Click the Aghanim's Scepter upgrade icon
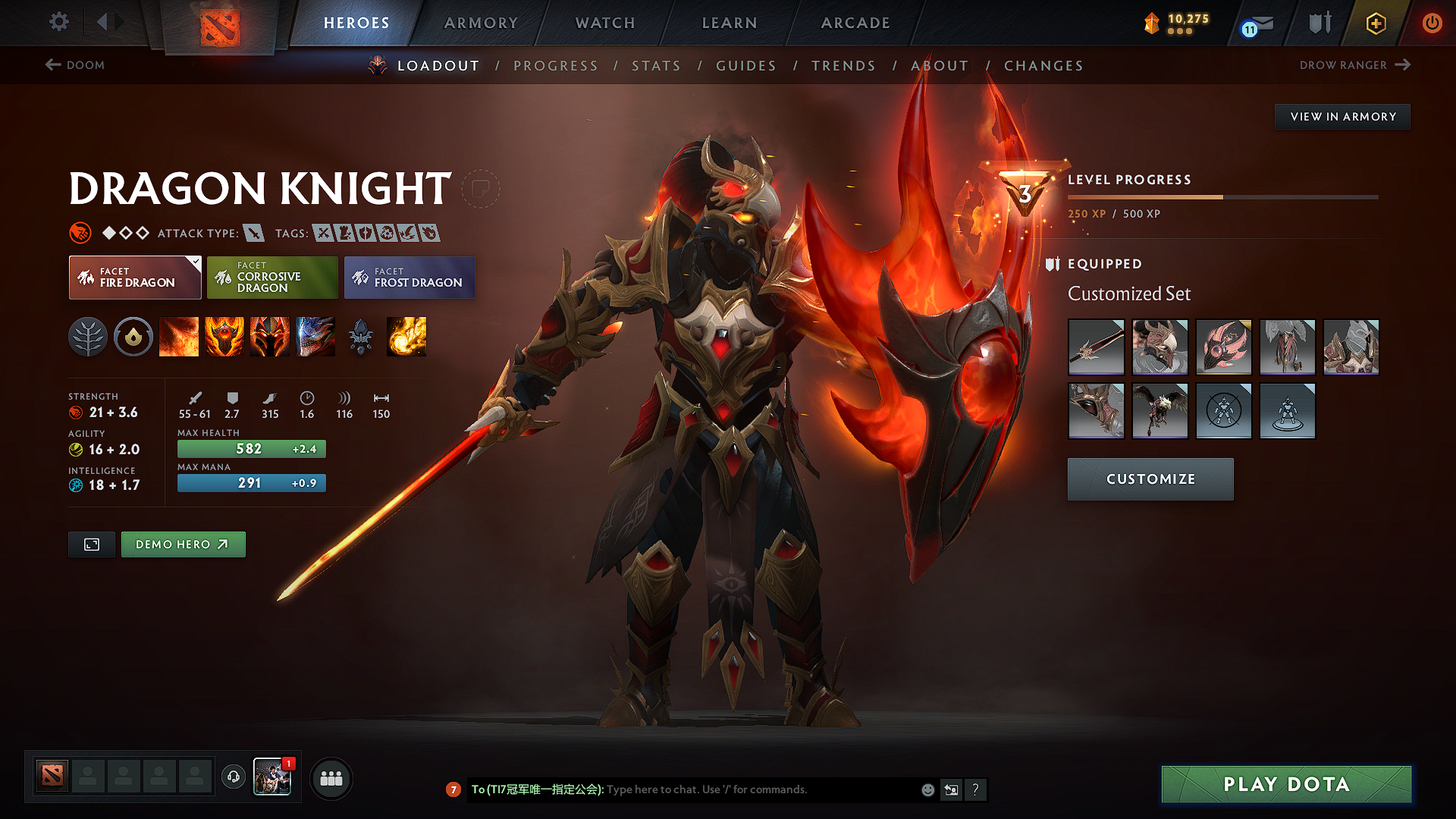Screen dimensions: 1456x819 pyautogui.click(x=362, y=337)
